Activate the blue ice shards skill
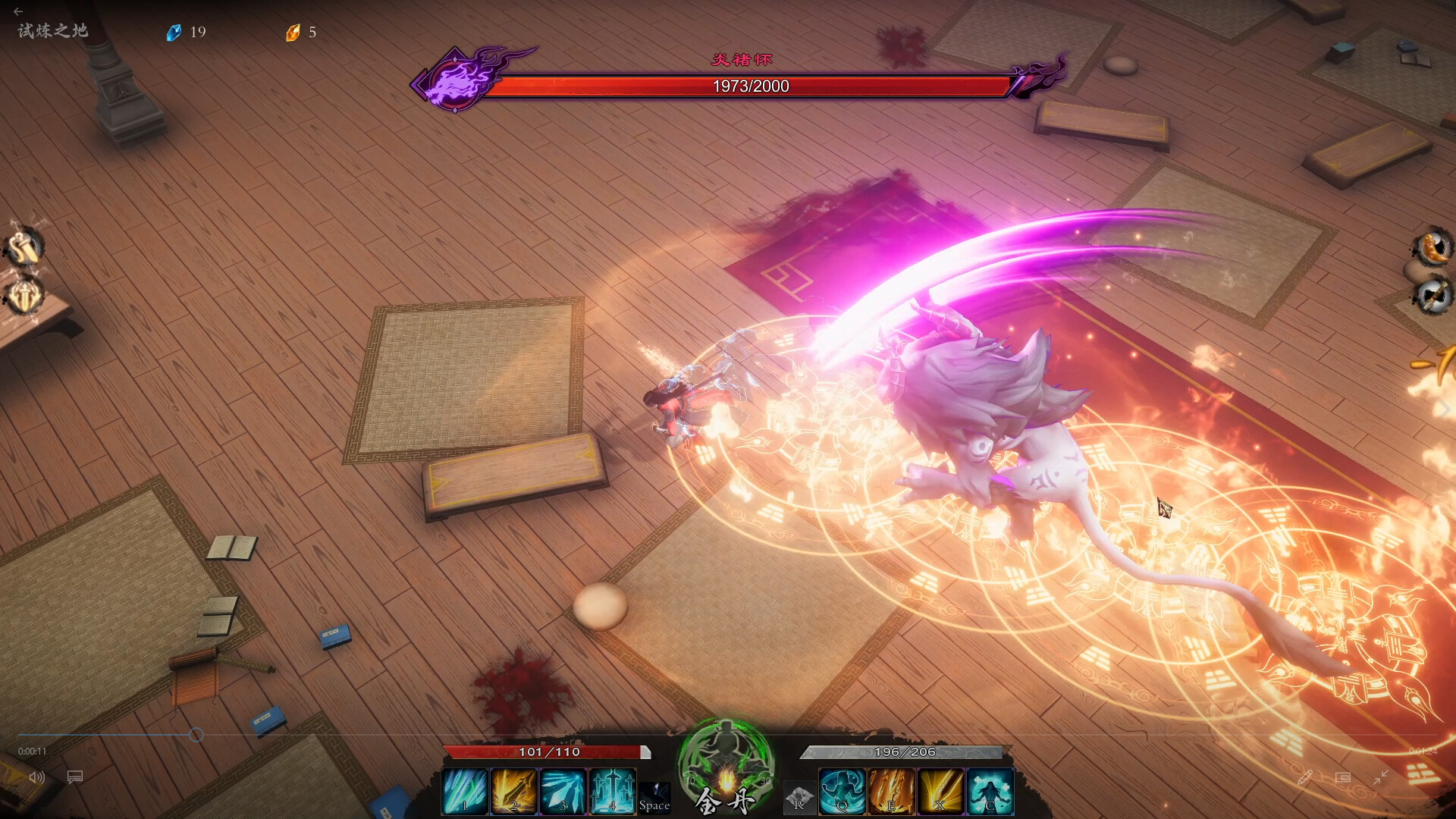Screen dimensions: 1456x819 click(464, 791)
